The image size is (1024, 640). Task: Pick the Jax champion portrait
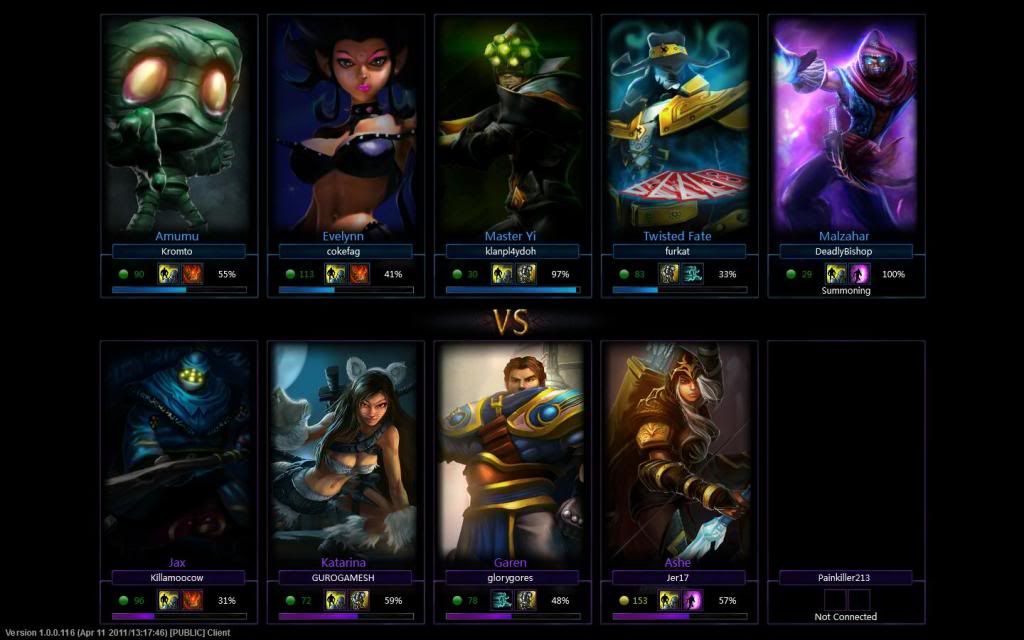point(177,450)
